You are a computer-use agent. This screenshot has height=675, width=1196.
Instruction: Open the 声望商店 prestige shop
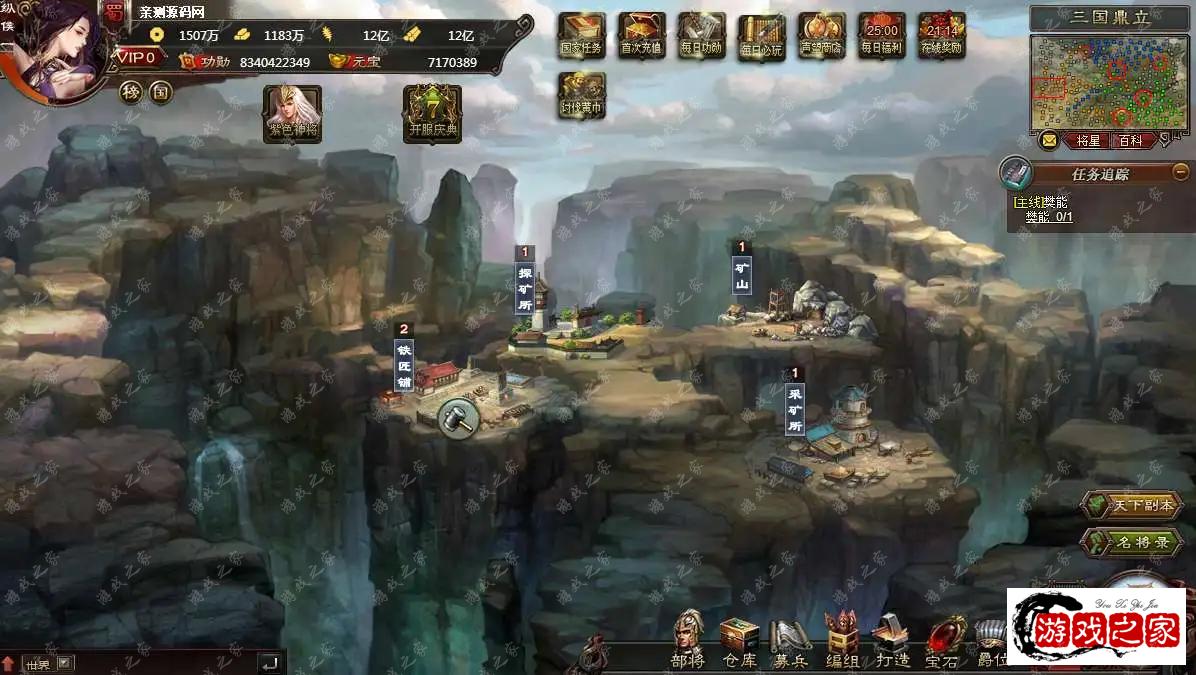tap(821, 36)
